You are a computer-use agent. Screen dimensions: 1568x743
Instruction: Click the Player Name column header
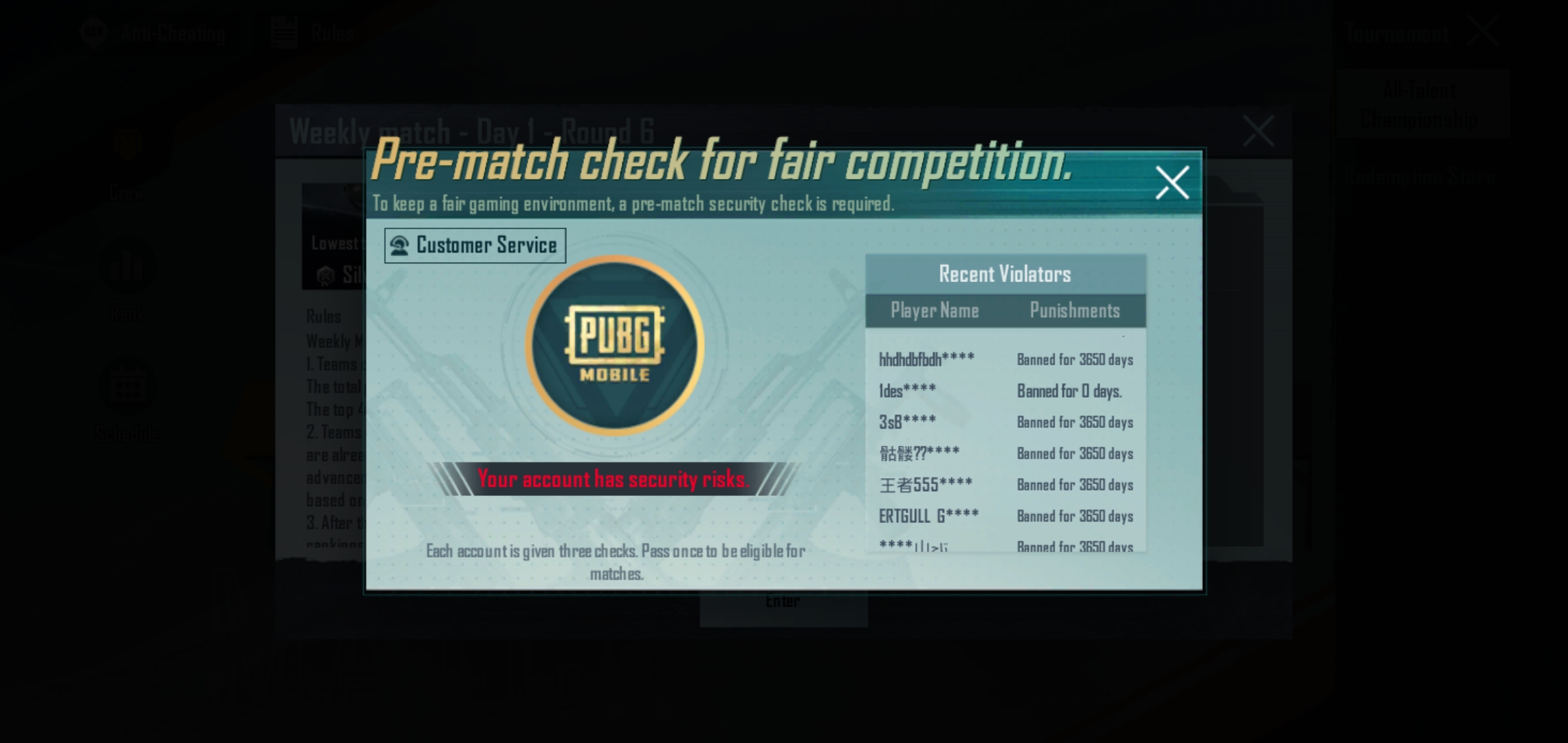pos(935,311)
